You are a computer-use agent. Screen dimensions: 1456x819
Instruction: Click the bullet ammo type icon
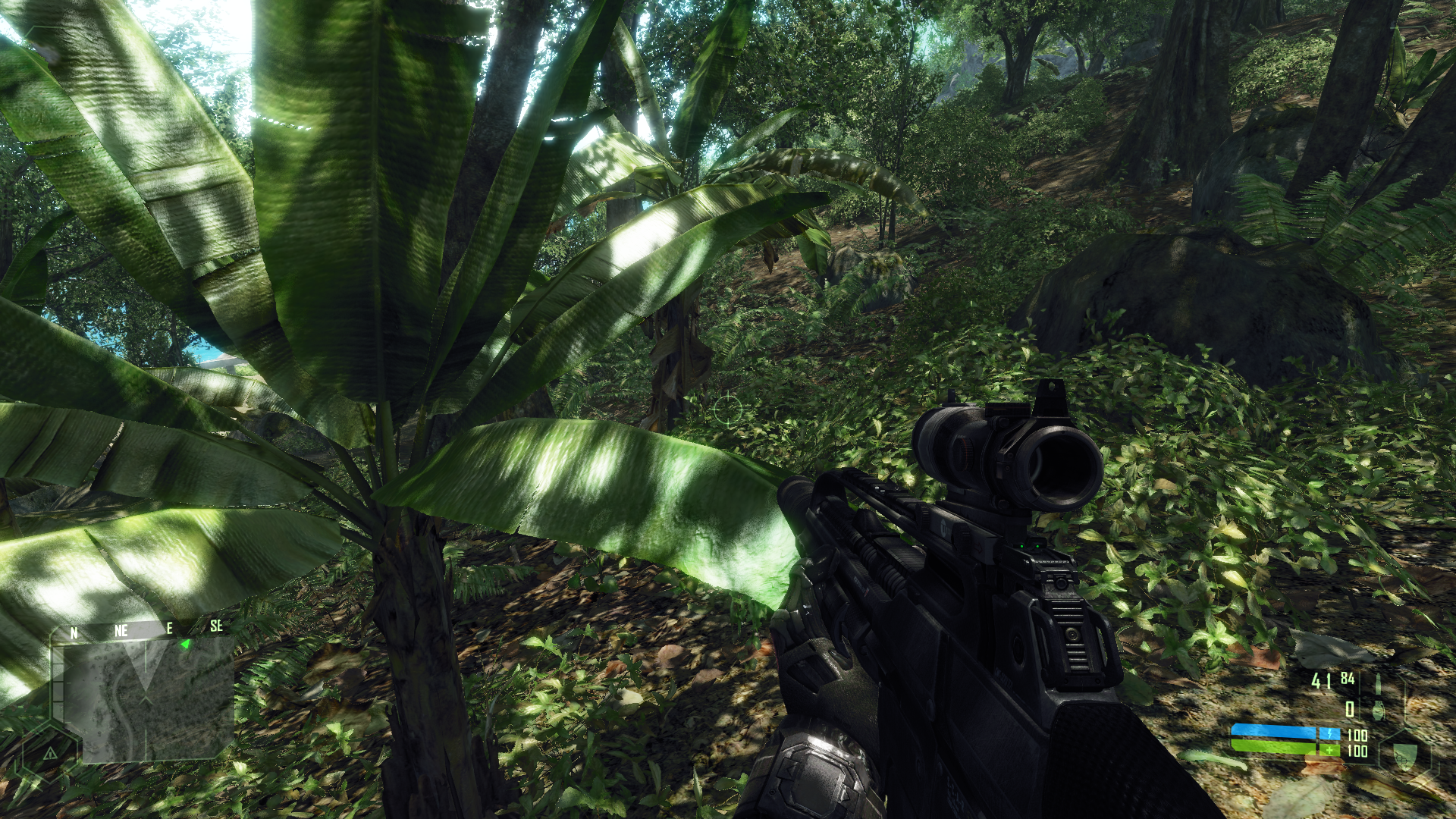tap(1378, 682)
